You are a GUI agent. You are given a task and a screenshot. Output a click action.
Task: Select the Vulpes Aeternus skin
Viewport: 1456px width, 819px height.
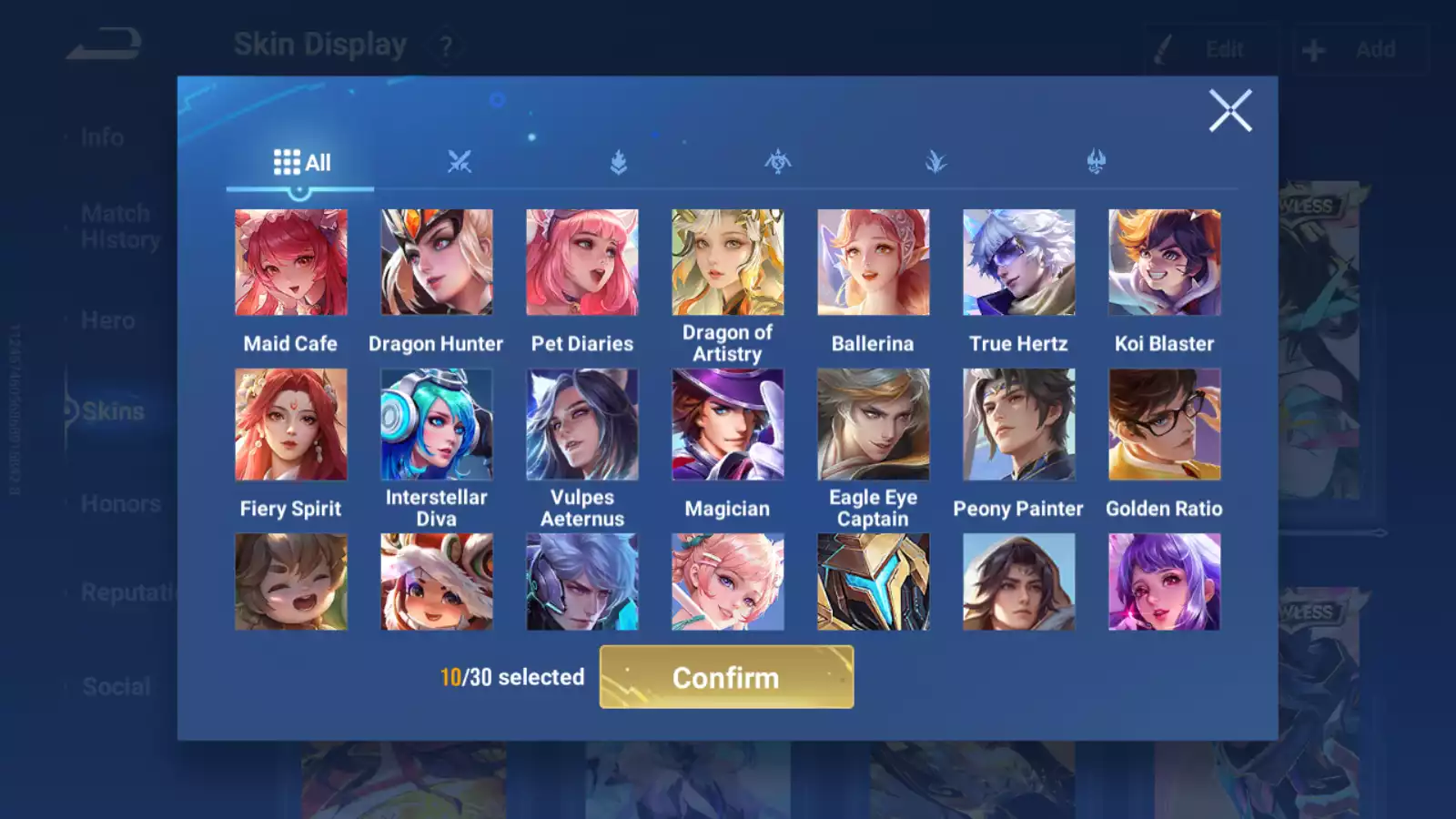click(x=582, y=424)
